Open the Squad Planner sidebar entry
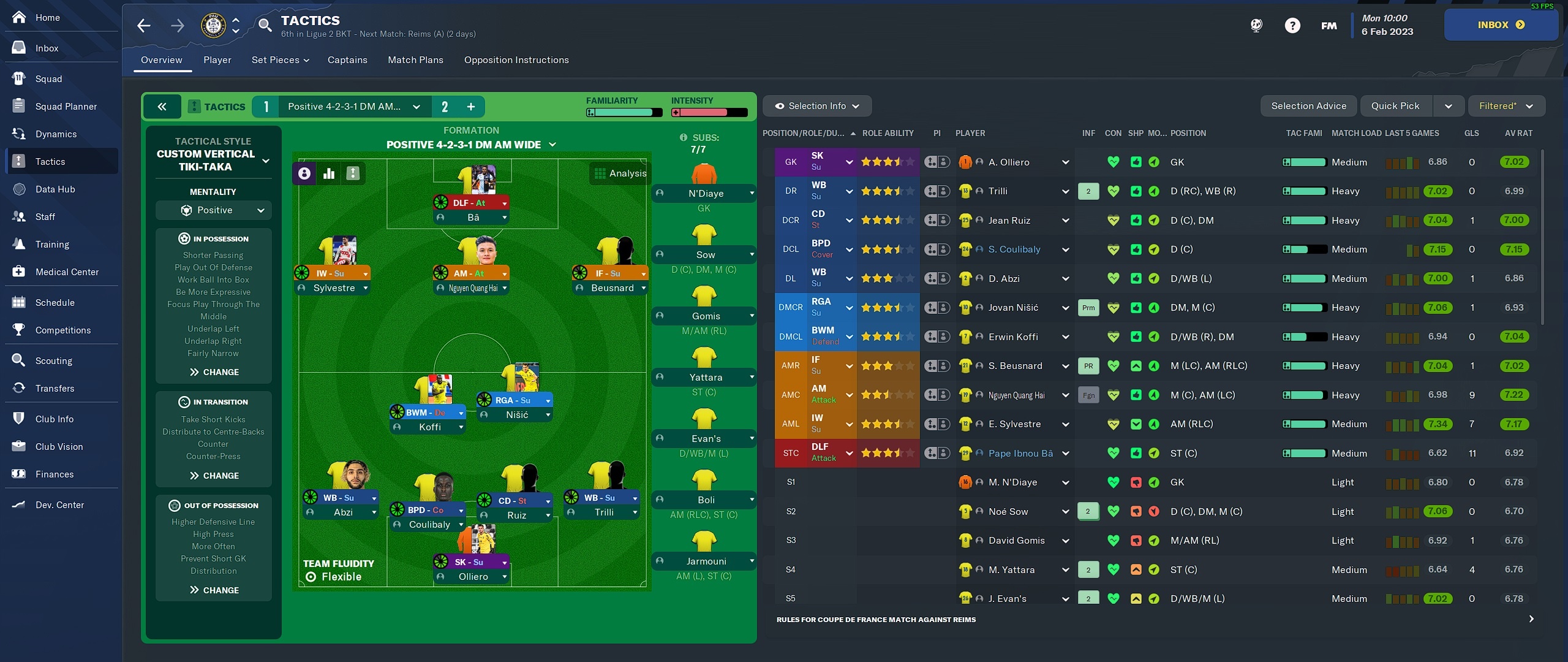The image size is (1568, 662). [x=66, y=107]
